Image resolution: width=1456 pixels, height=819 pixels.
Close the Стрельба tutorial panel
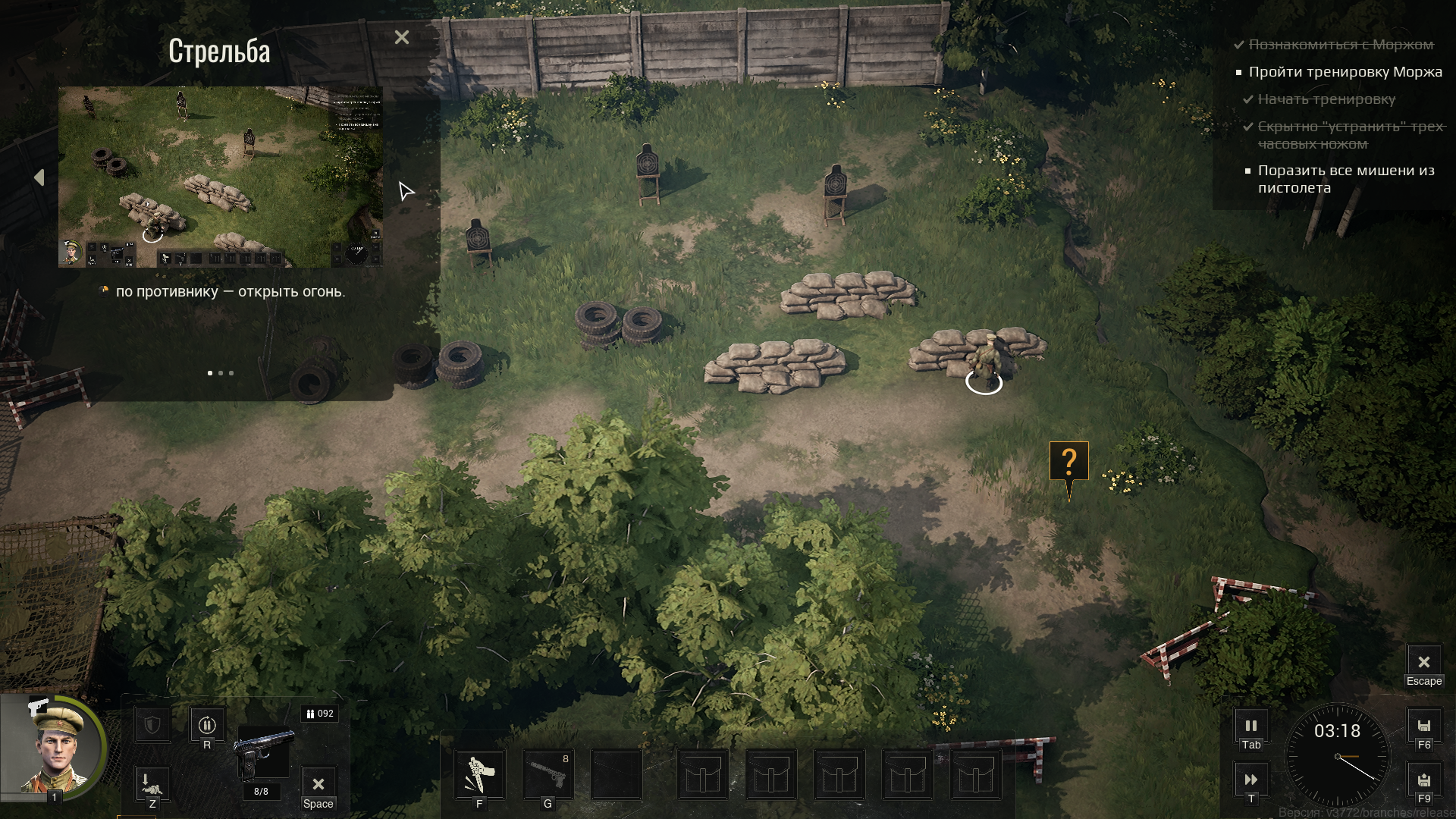[x=402, y=37]
